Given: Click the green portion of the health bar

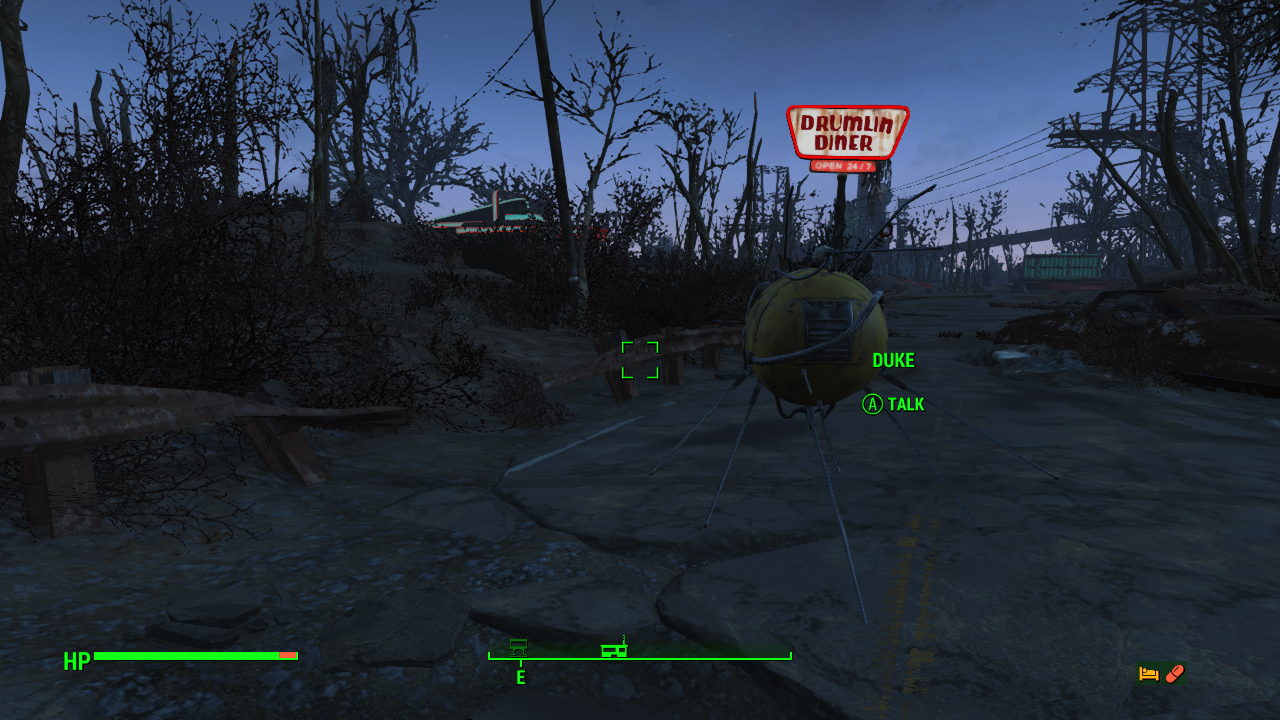Looking at the screenshot, I should pos(180,657).
